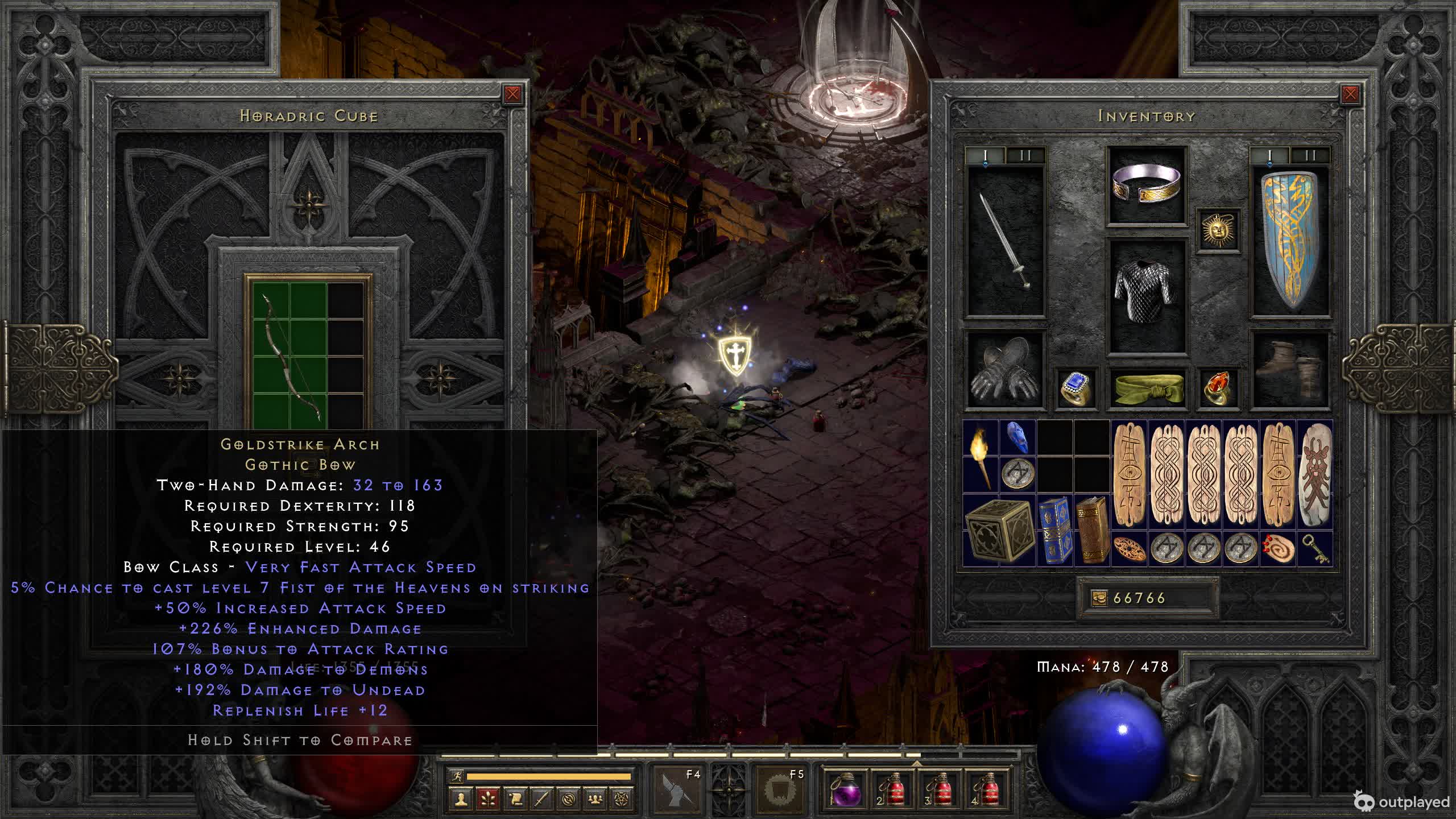This screenshot has width=1456, height=819.
Task: Use the purple rejuvenation potion in belt
Action: click(845, 789)
